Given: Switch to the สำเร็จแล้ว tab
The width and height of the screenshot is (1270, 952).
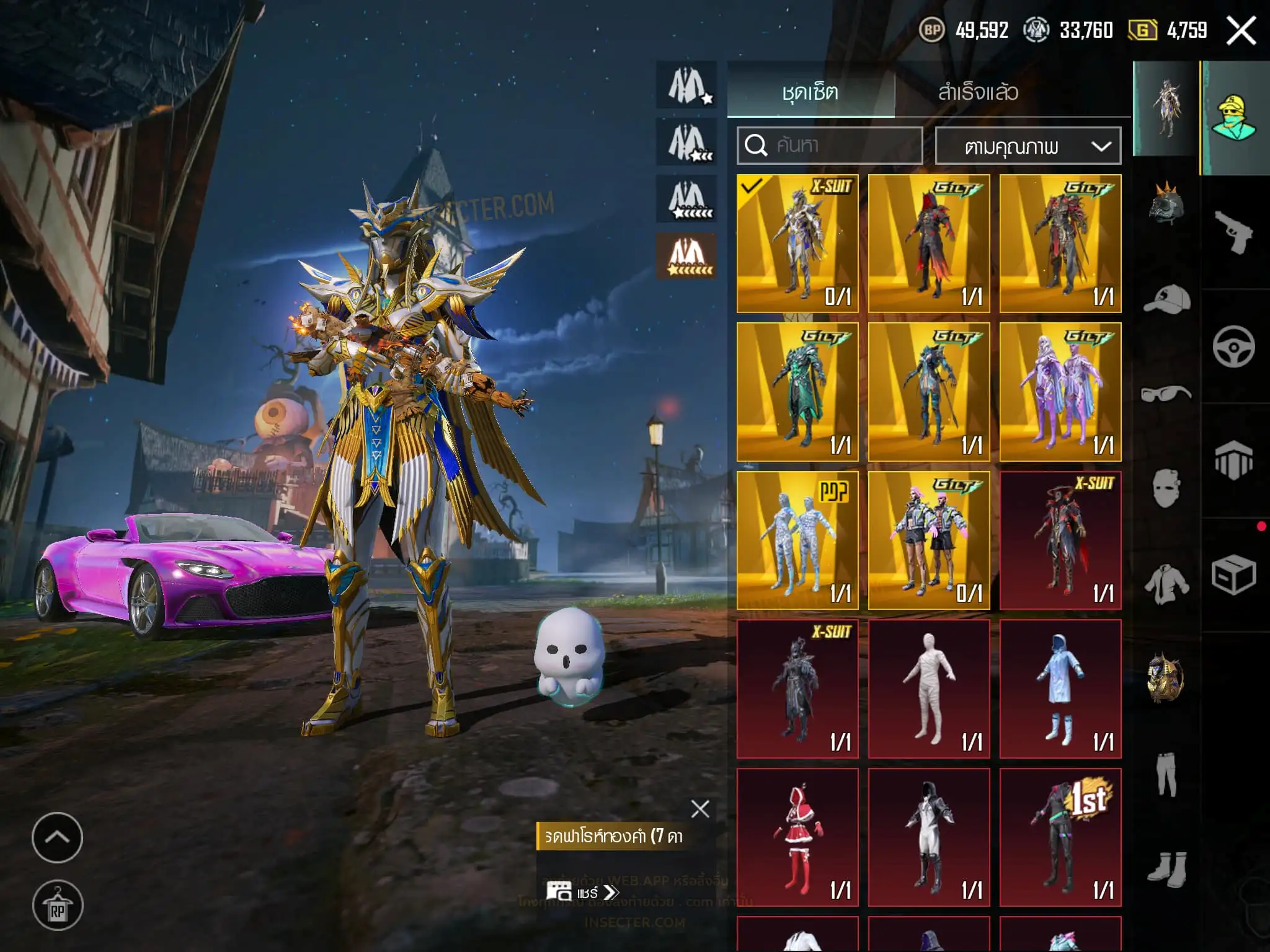Looking at the screenshot, I should (978, 92).
